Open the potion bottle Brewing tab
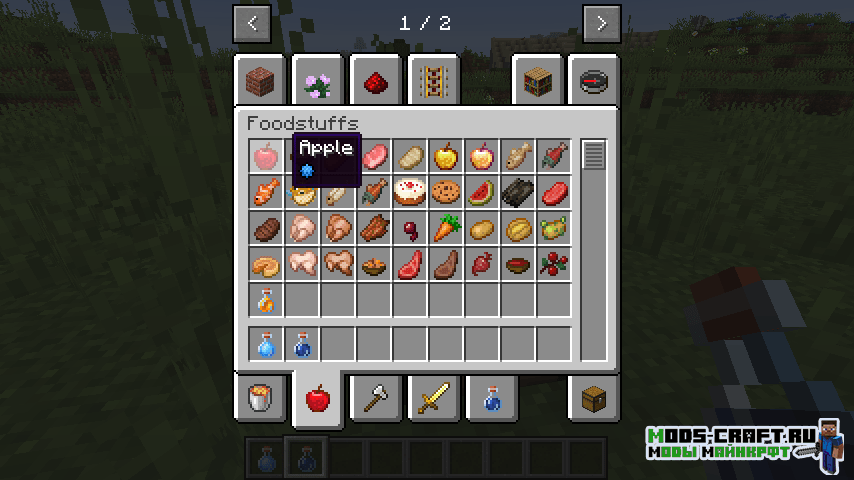This screenshot has width=854, height=480. click(x=491, y=399)
